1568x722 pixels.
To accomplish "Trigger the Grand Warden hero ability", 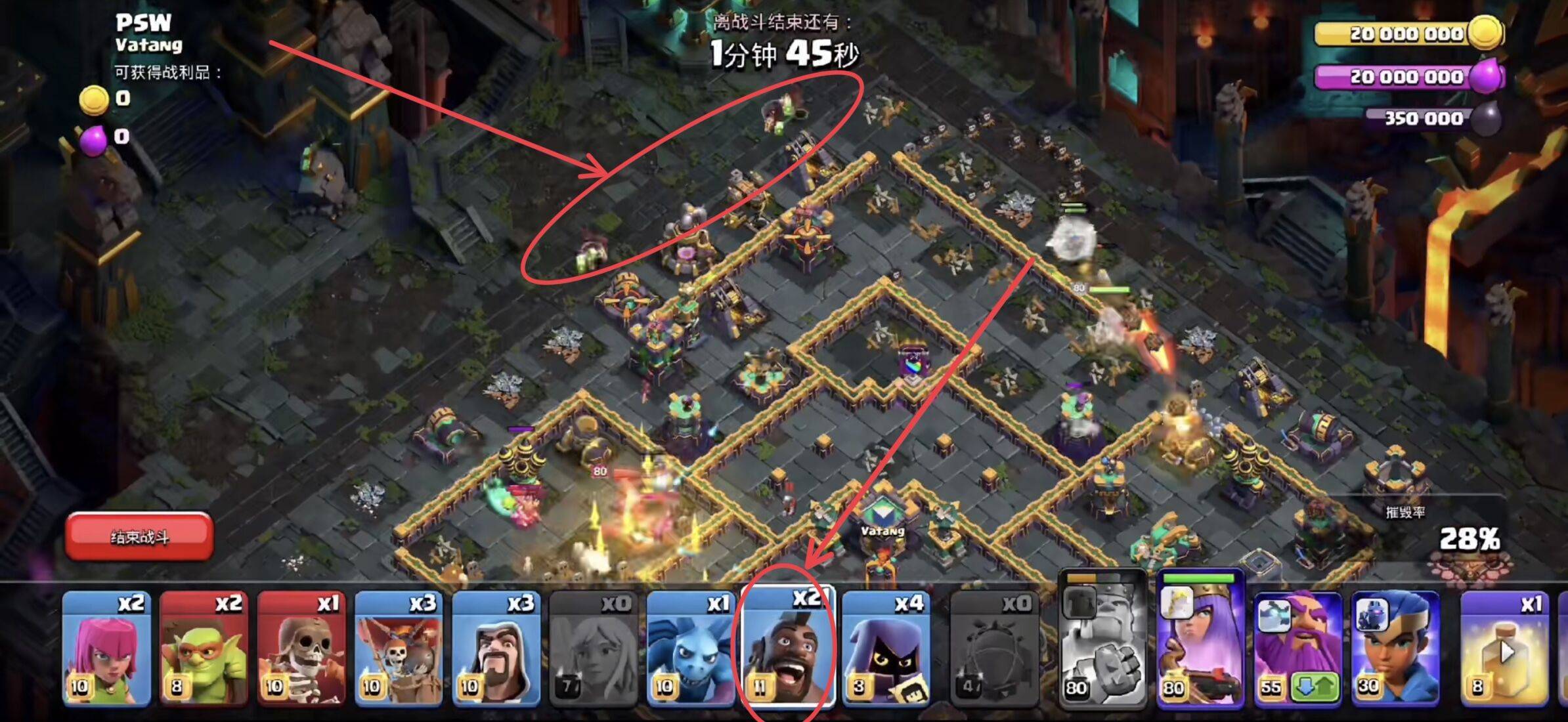I will coord(1297,648).
